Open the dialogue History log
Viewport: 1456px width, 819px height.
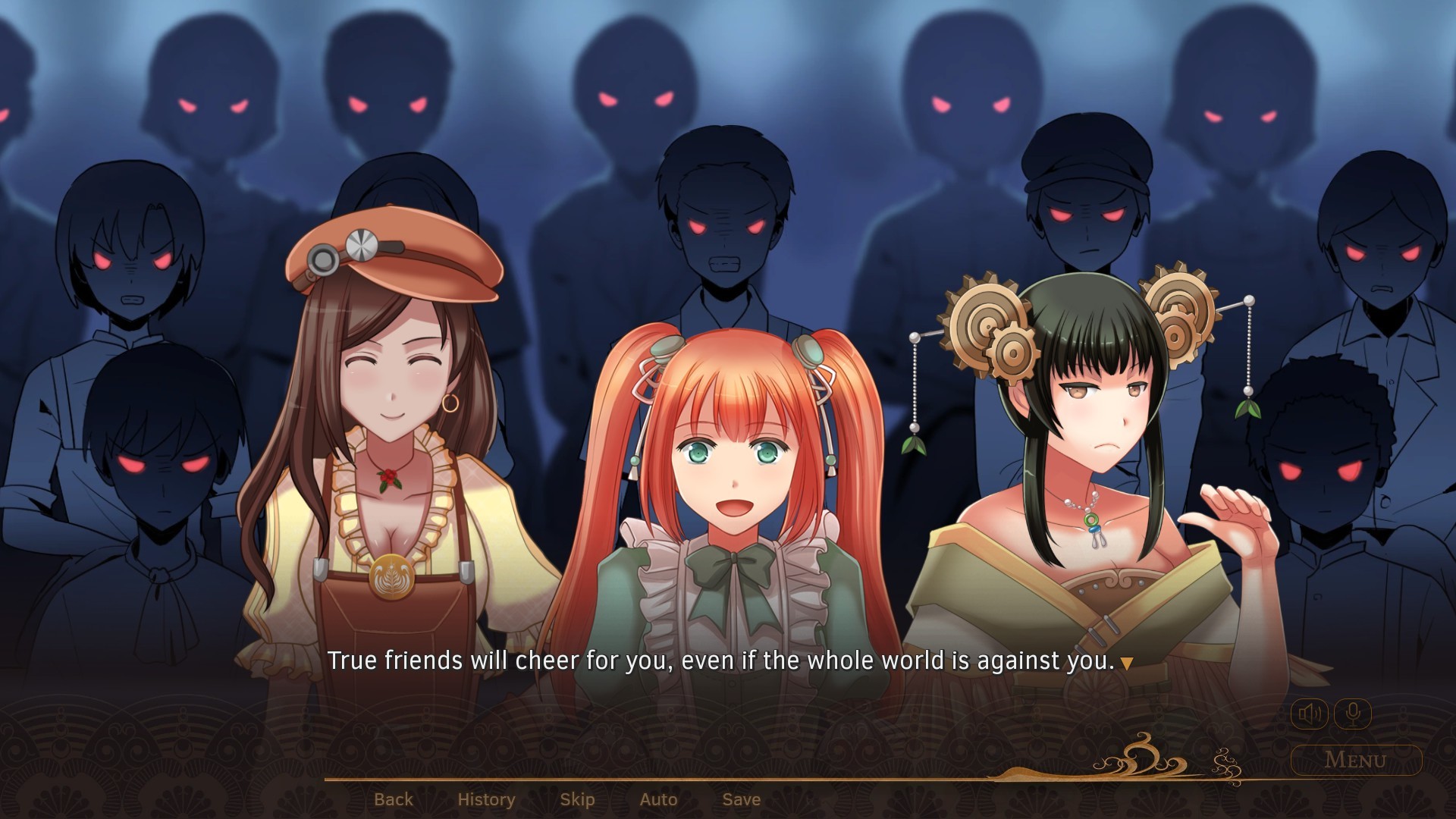tap(485, 799)
